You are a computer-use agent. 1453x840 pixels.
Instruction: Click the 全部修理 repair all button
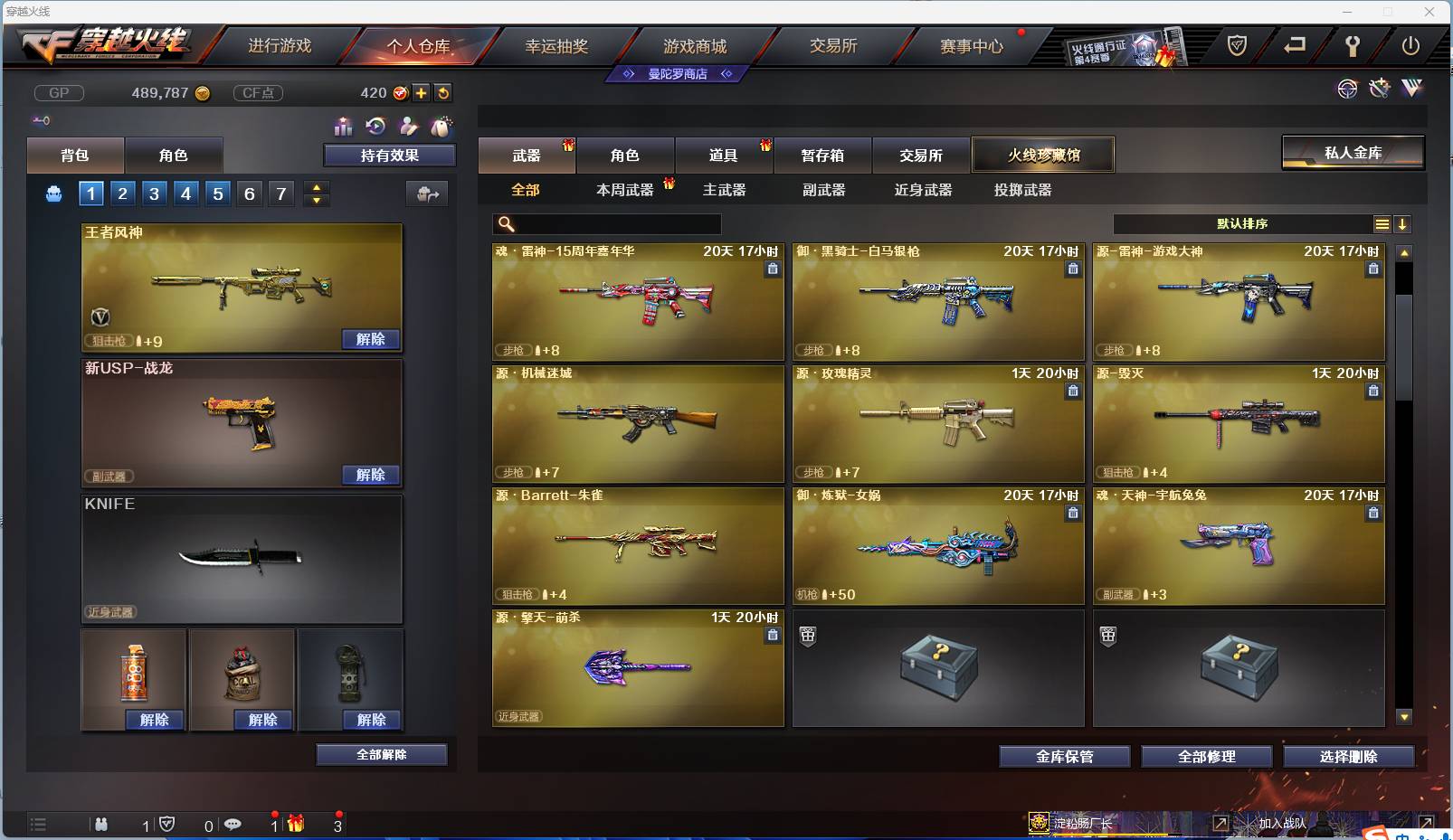1208,757
